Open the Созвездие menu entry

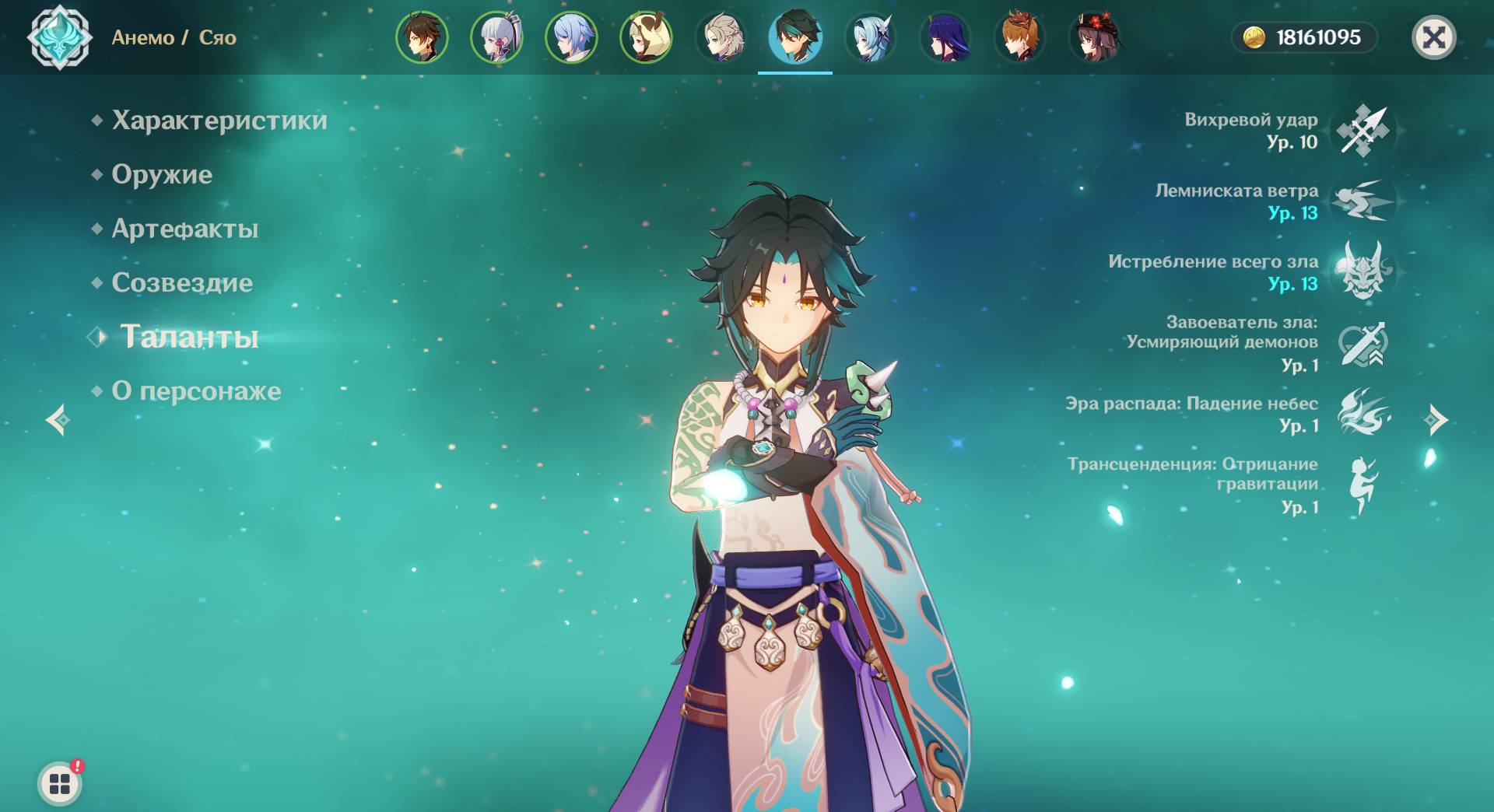coord(182,282)
